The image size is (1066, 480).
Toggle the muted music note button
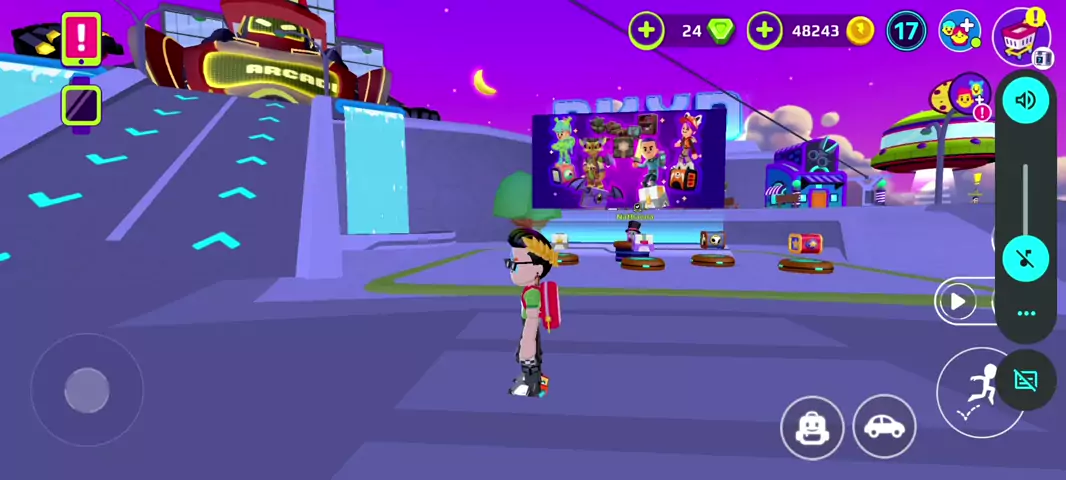coord(1025,259)
